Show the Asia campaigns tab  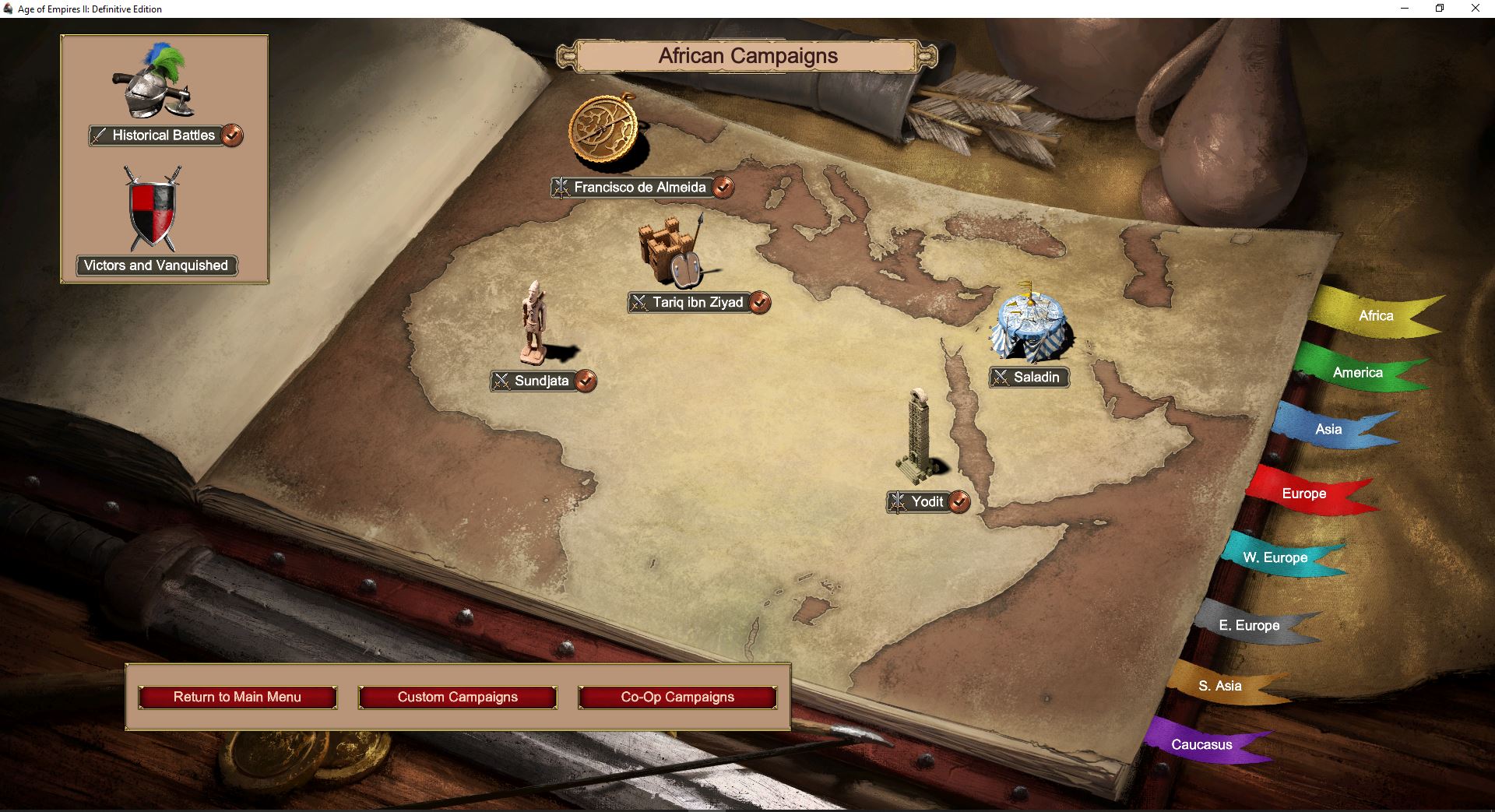(1328, 430)
